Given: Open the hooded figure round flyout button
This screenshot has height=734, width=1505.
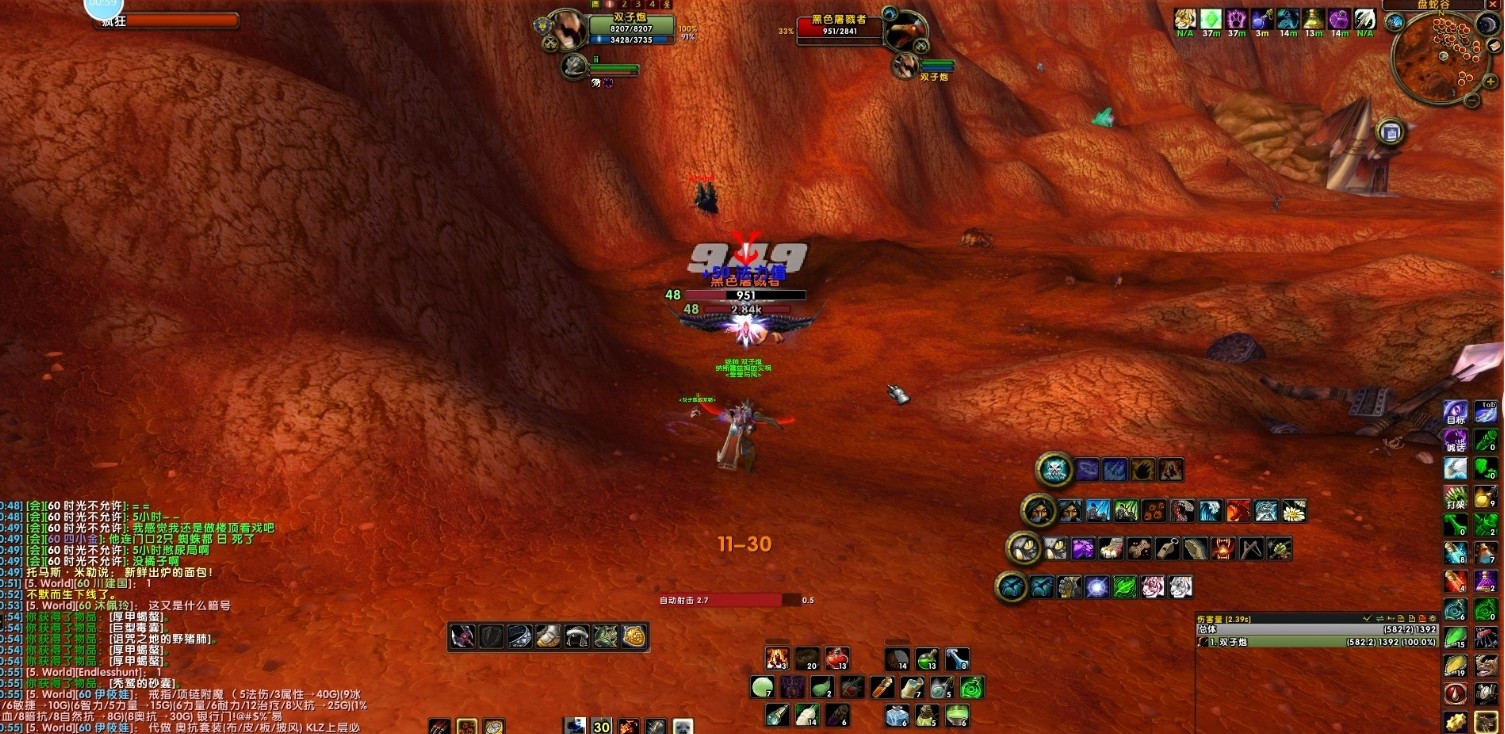Looking at the screenshot, I should [x=1038, y=511].
